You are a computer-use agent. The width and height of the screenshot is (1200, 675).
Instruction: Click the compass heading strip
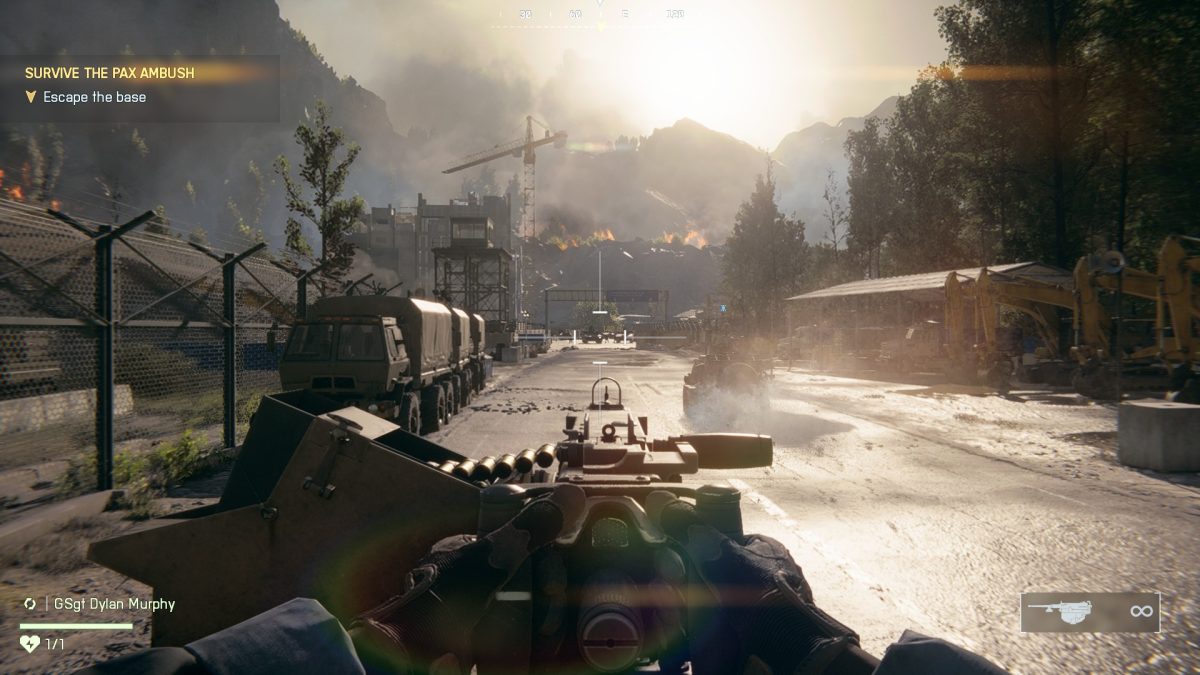pyautogui.click(x=598, y=16)
